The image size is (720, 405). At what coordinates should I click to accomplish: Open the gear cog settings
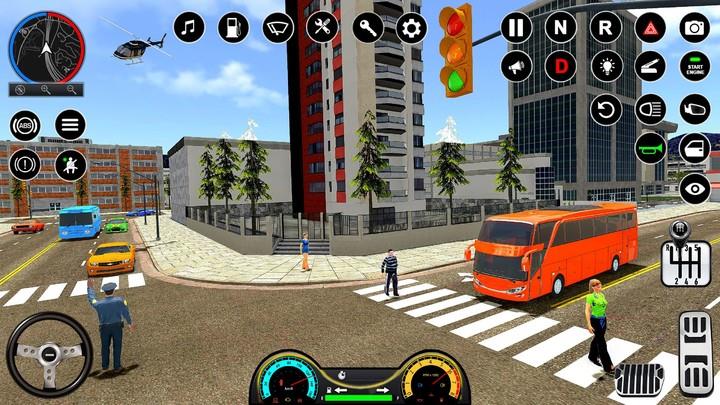[x=411, y=27]
